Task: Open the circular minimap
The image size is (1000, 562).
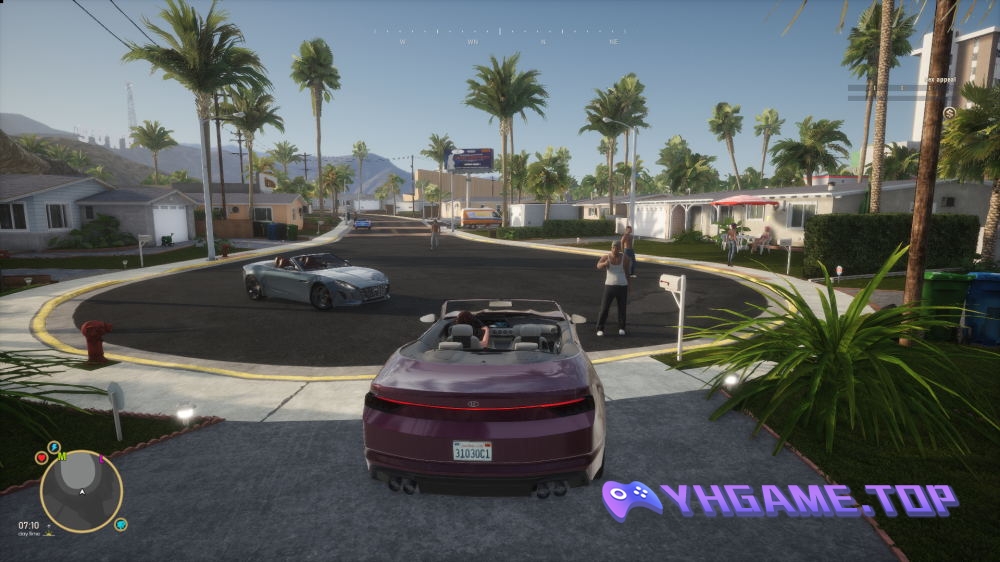Action: (x=81, y=491)
